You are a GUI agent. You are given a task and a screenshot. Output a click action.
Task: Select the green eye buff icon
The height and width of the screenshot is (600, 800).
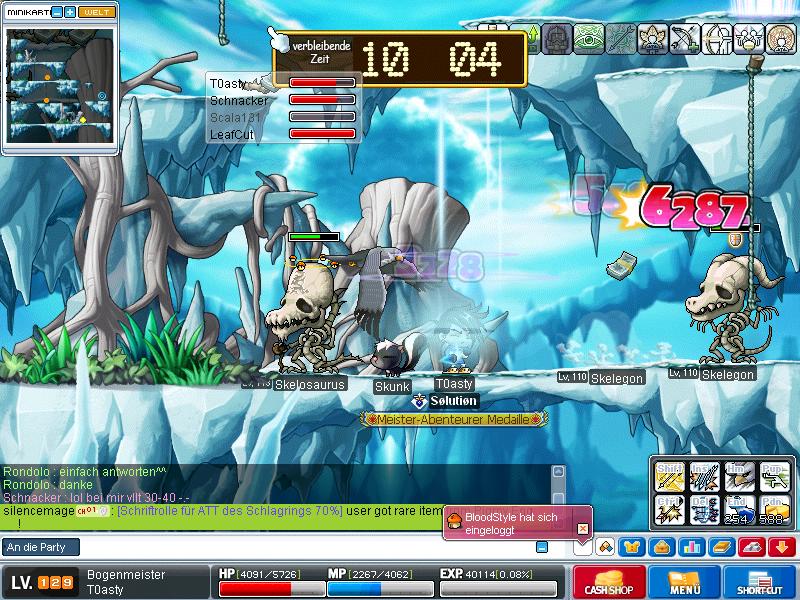point(589,38)
